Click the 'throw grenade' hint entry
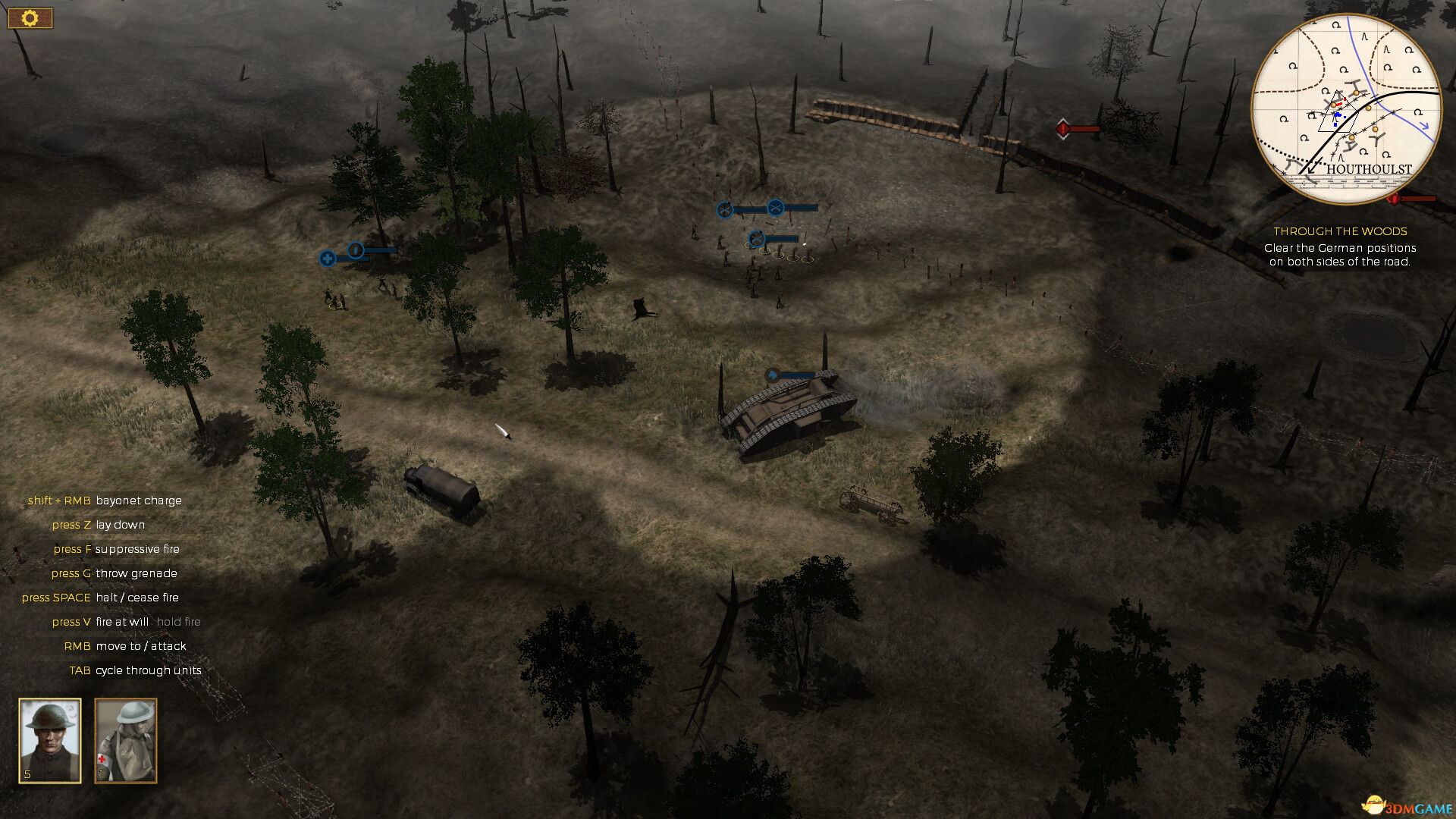Viewport: 1456px width, 819px height. pyautogui.click(x=114, y=573)
